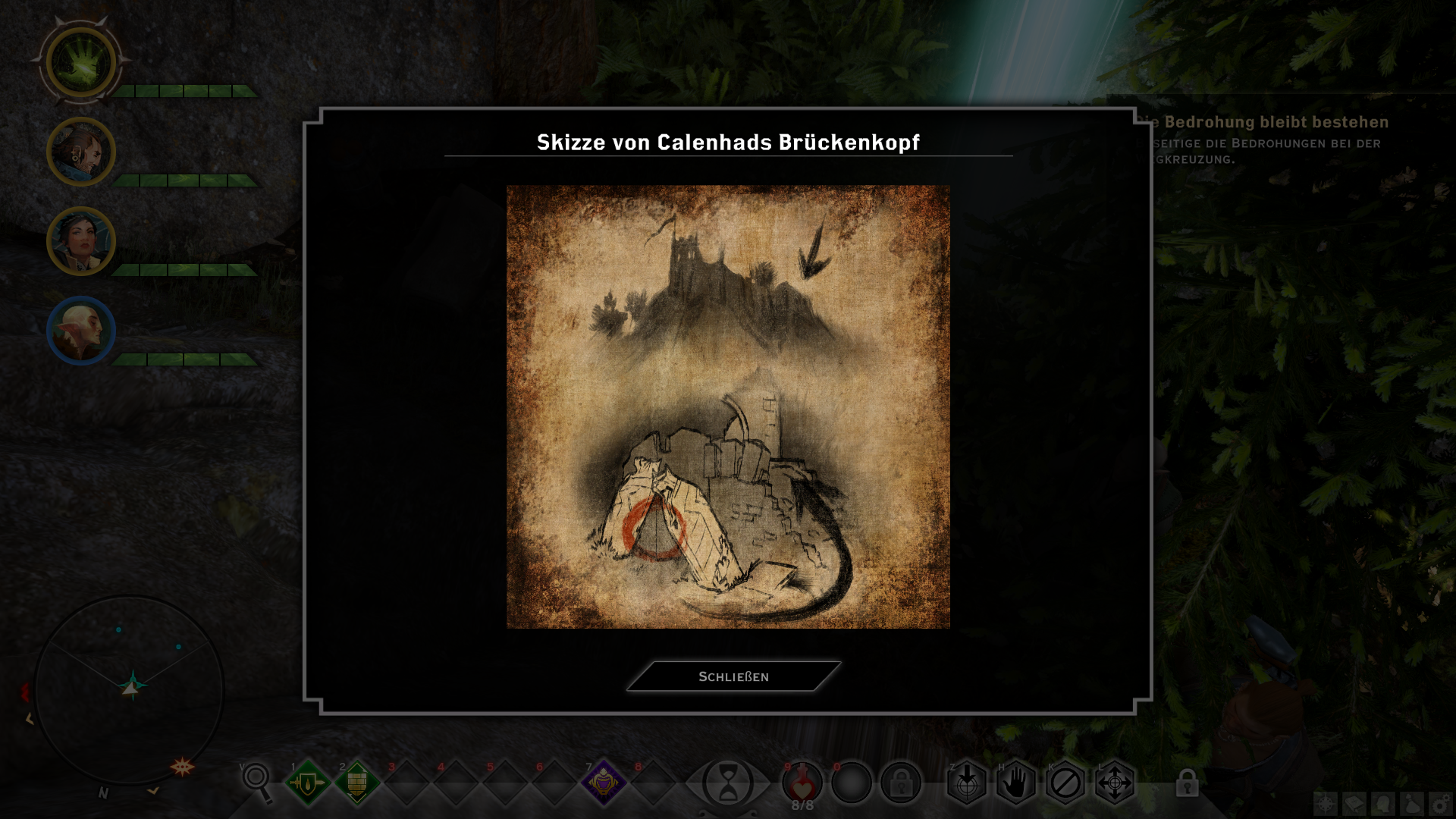Activate the purple ability in slot 7

604,782
